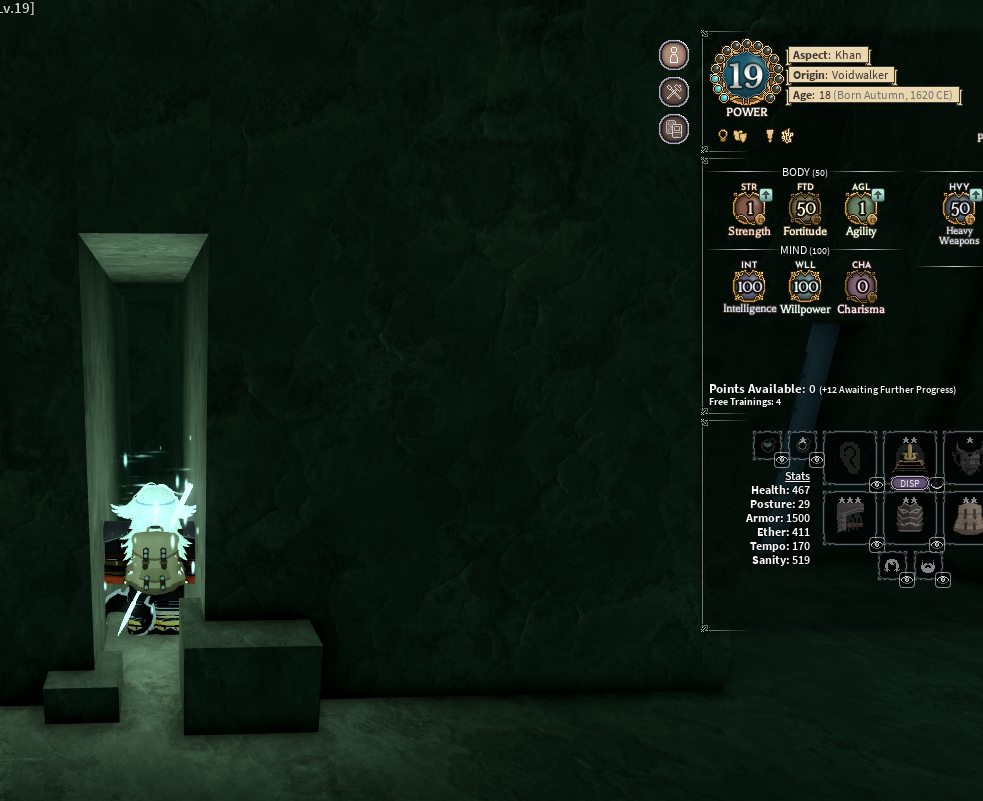983x801 pixels.
Task: Click the Fortitude stat emblem
Action: pyautogui.click(x=805, y=208)
